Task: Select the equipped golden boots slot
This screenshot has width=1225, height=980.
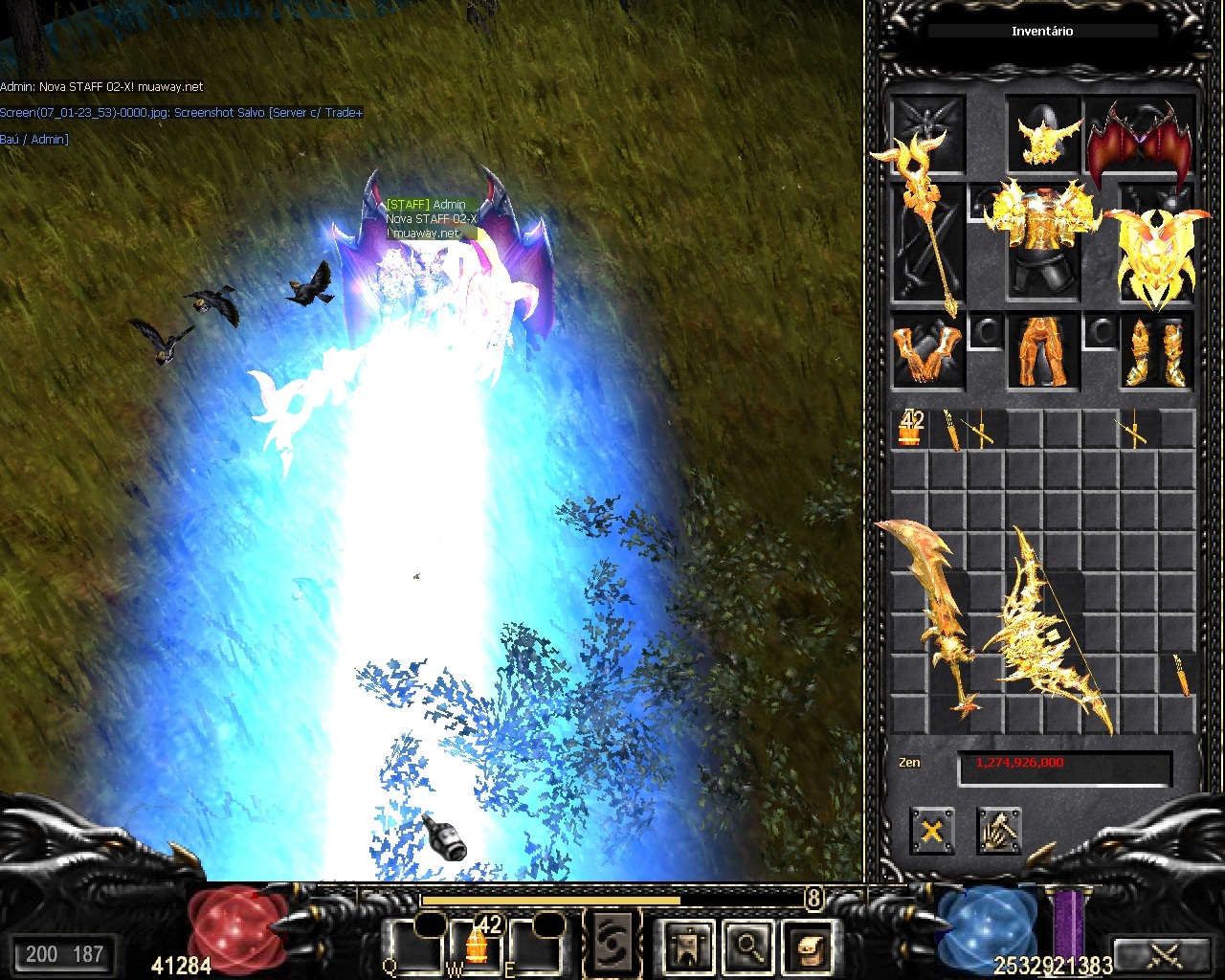Action: pos(1156,352)
